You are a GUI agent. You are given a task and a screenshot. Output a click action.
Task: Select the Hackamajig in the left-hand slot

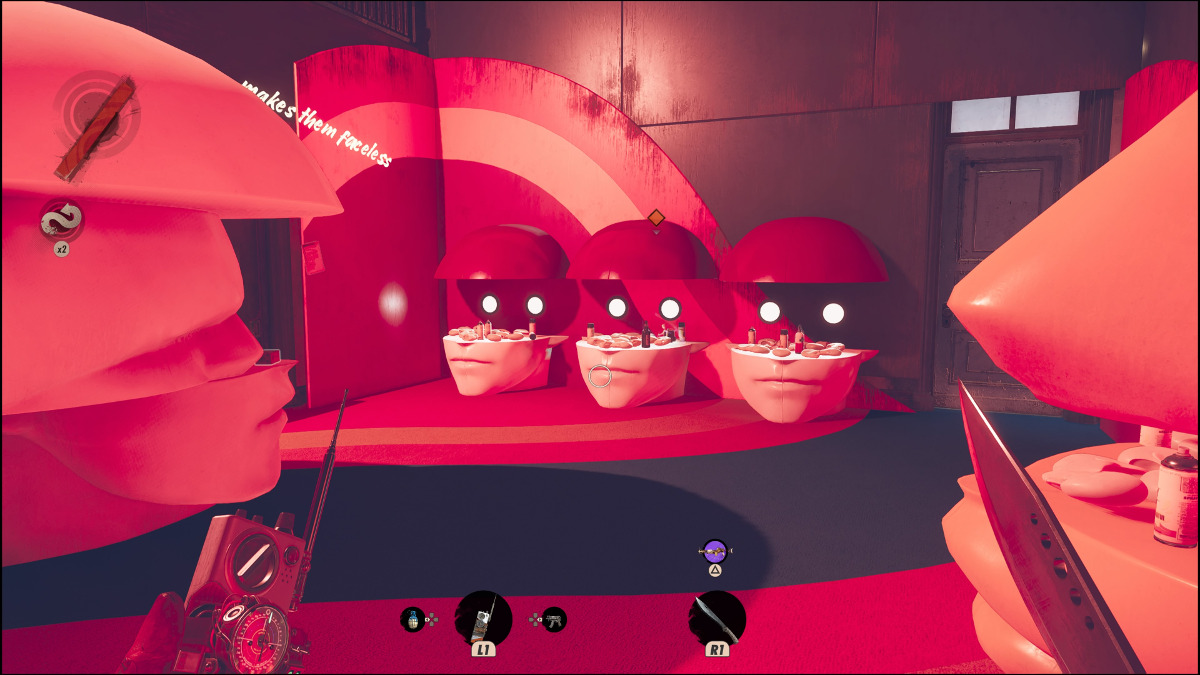click(484, 619)
